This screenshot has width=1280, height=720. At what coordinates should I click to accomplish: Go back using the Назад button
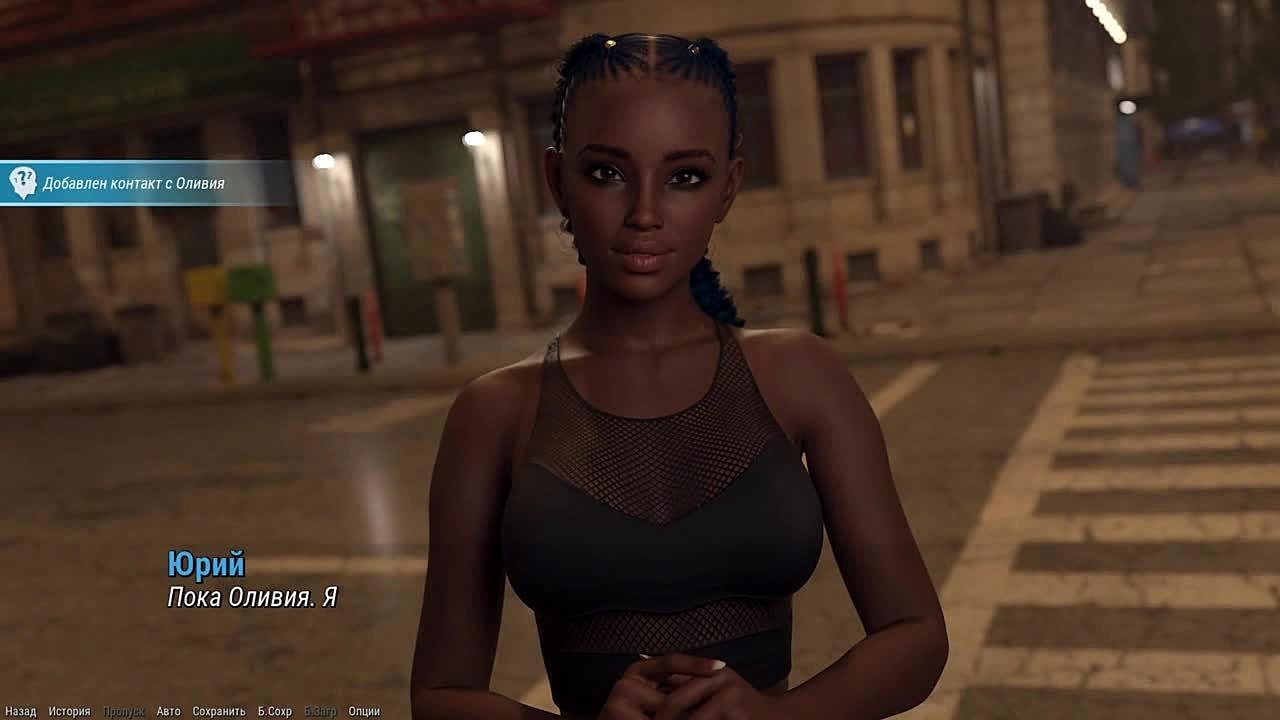(20, 711)
